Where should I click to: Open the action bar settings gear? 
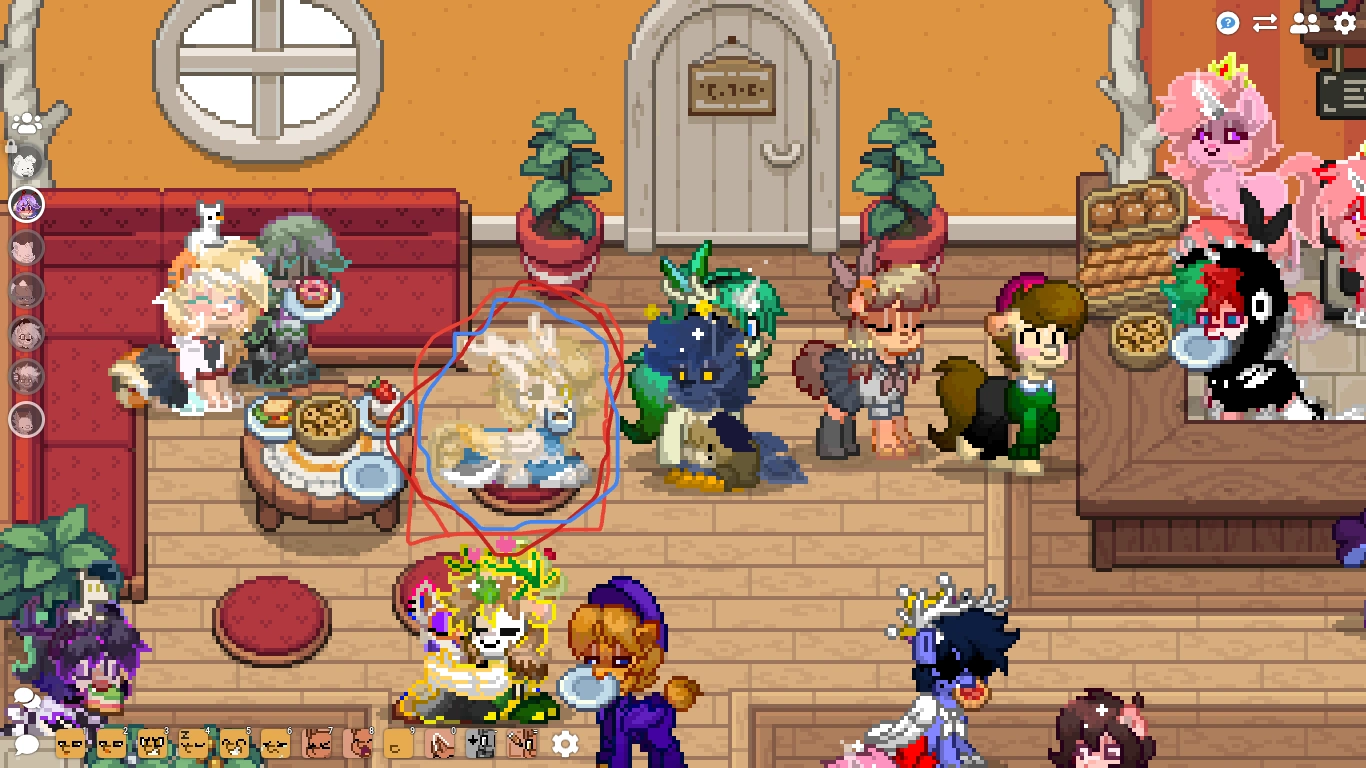click(564, 743)
